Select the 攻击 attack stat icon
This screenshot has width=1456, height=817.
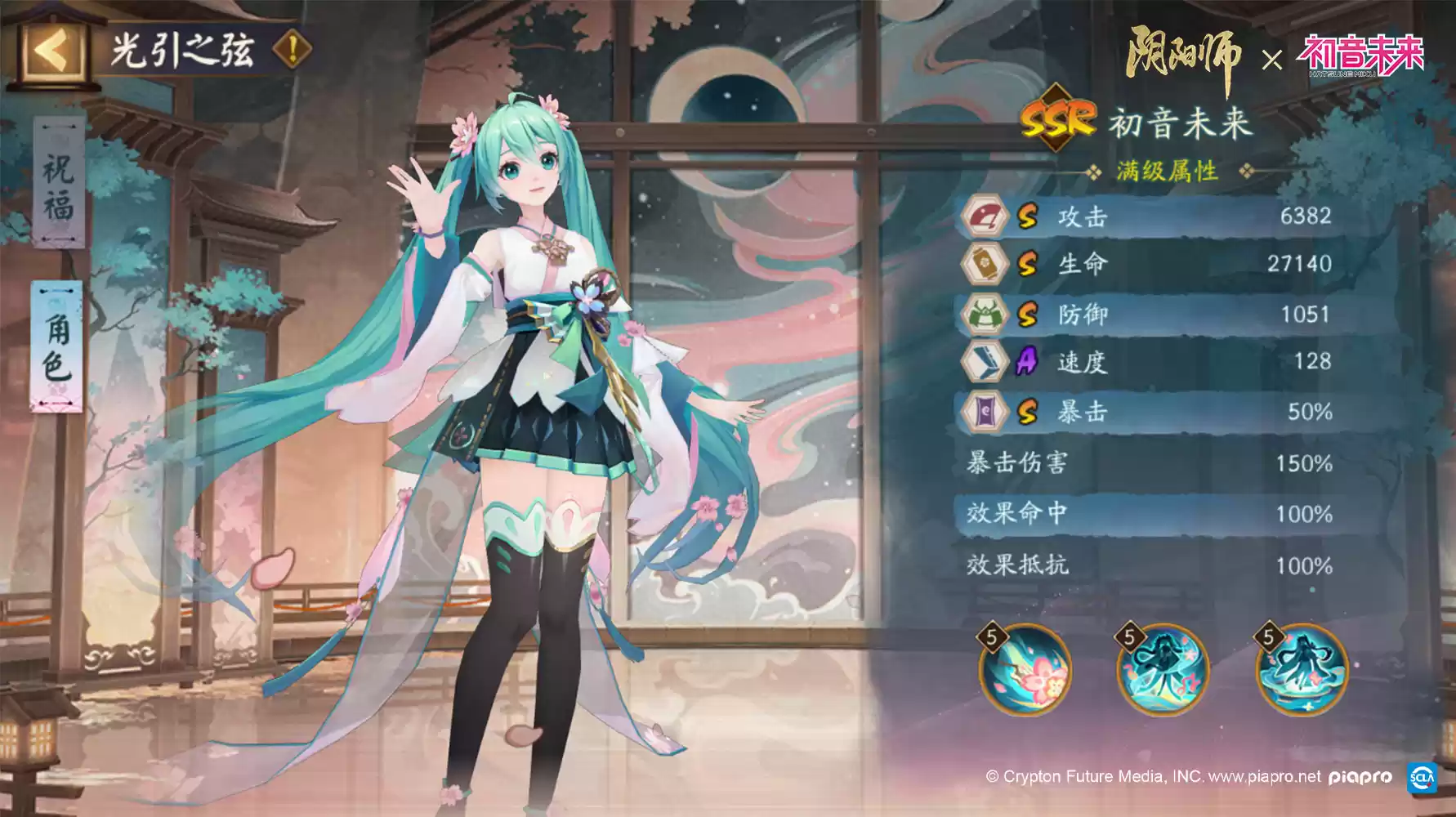tap(988, 214)
